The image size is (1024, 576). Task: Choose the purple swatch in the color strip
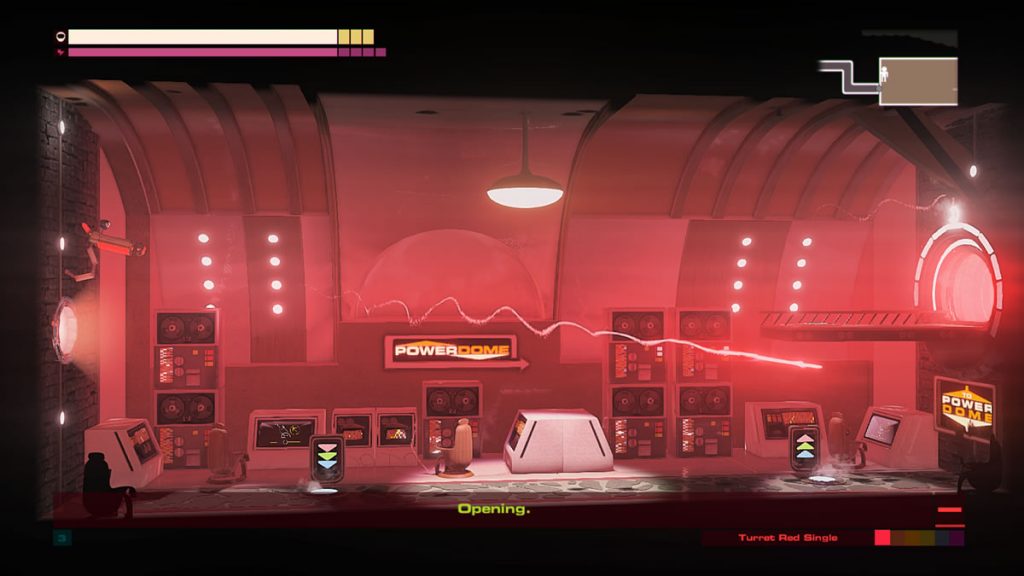pos(957,538)
